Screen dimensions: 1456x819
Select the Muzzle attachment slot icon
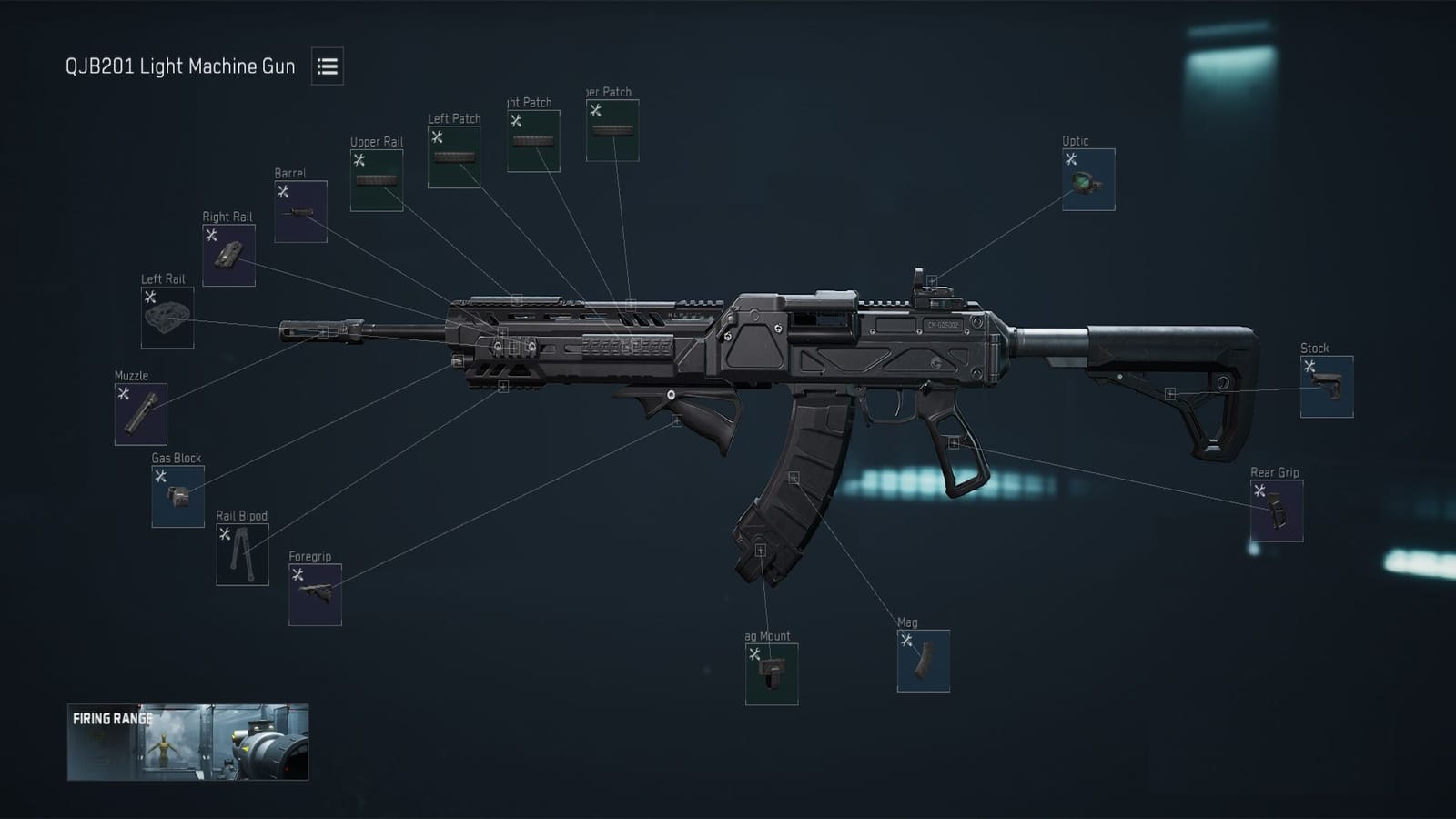pos(141,415)
